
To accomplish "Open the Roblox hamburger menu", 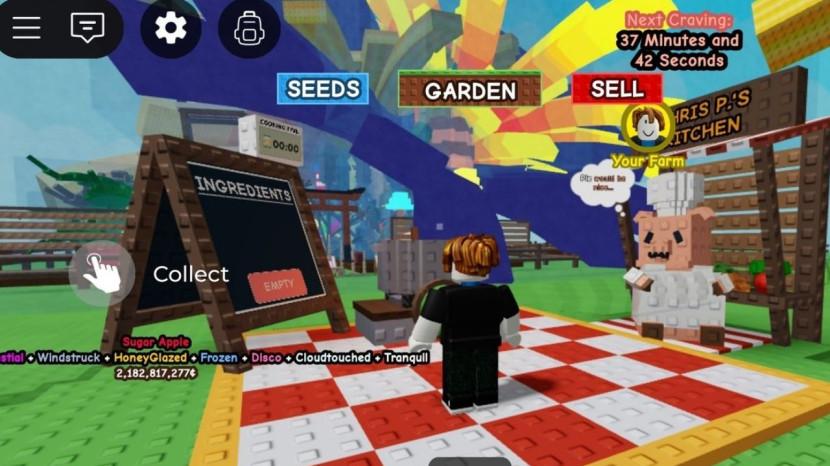I will [27, 28].
